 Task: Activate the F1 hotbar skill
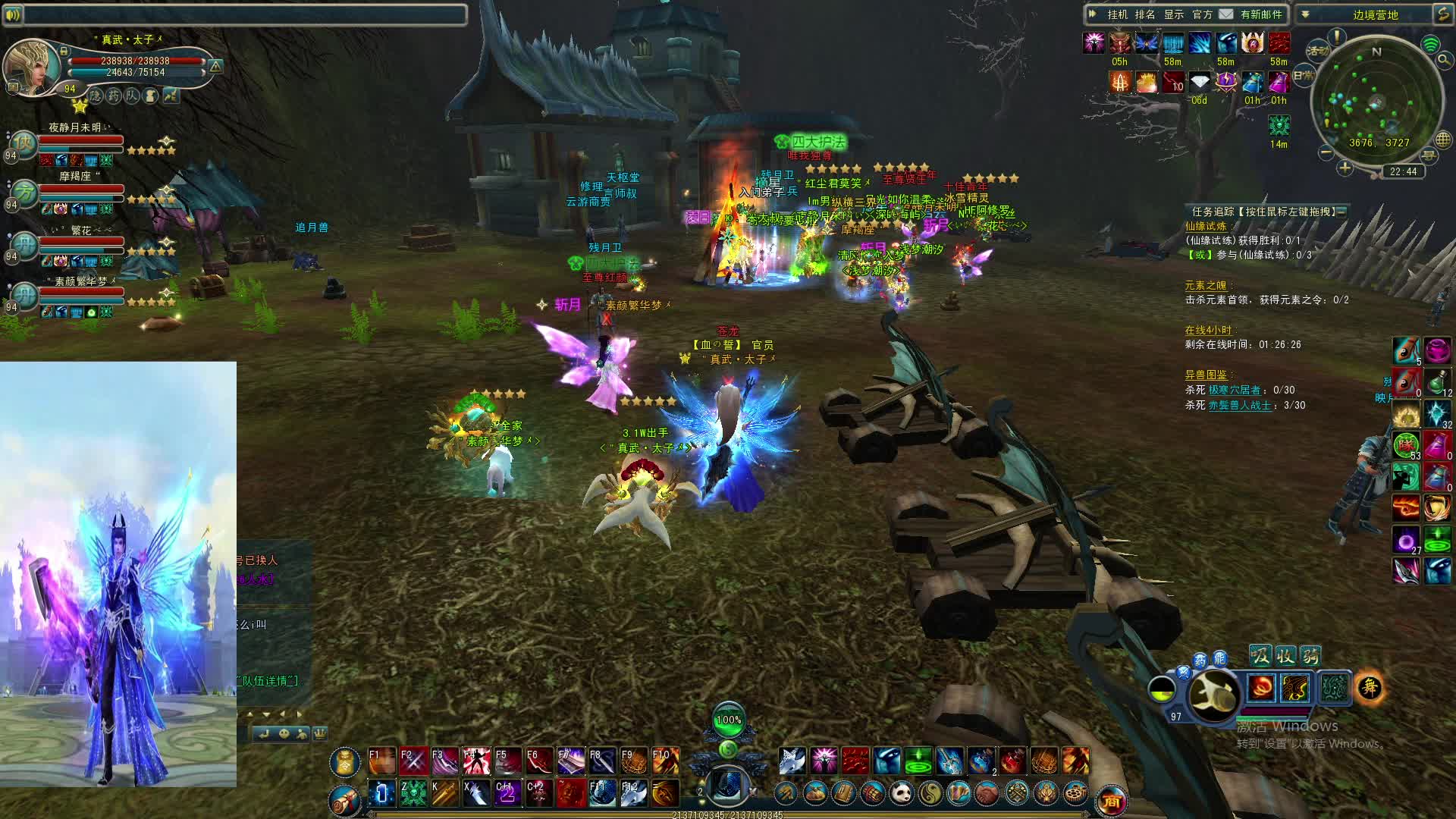[381, 761]
